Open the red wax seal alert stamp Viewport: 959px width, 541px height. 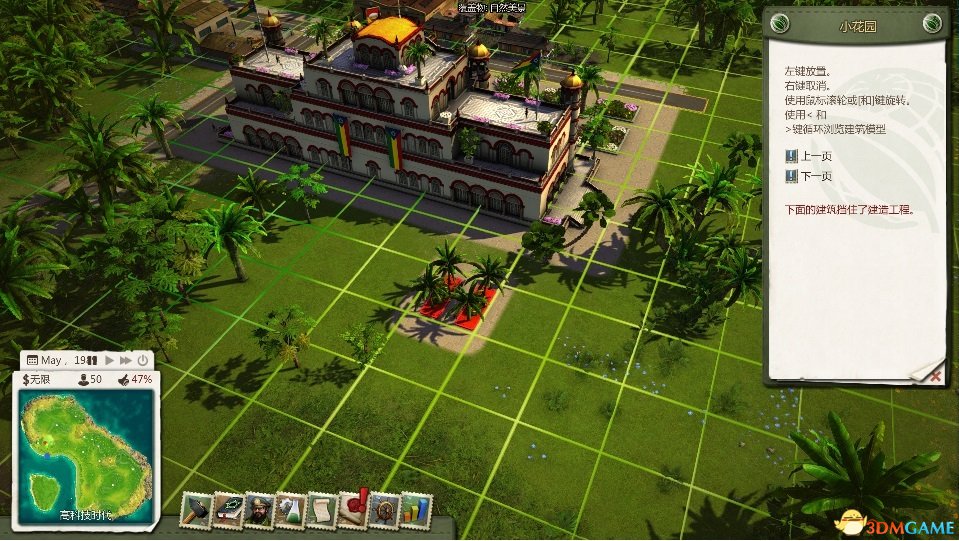(353, 508)
